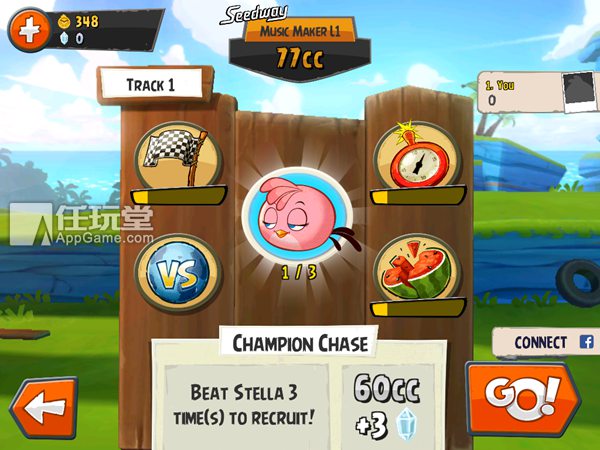View your leaderboard entry

click(x=537, y=91)
